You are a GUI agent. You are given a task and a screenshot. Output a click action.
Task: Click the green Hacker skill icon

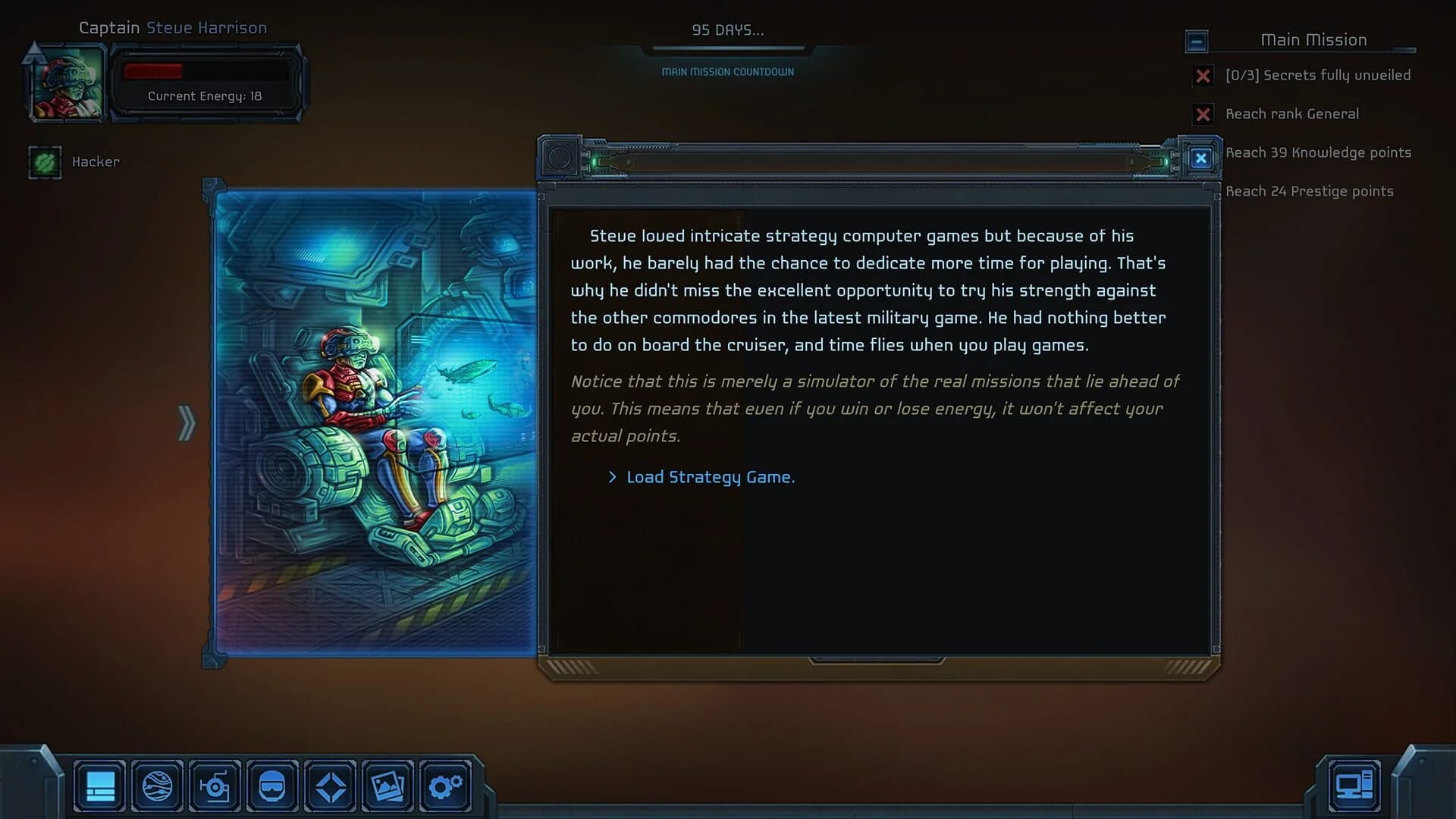[45, 162]
